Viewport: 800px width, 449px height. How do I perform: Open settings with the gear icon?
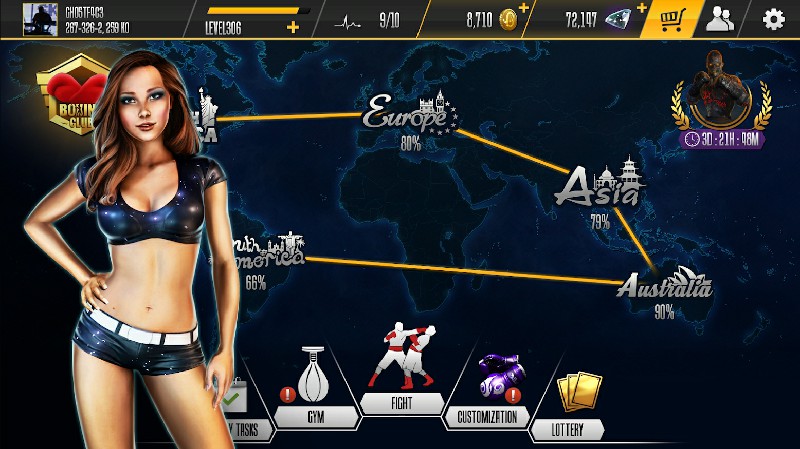pos(773,19)
